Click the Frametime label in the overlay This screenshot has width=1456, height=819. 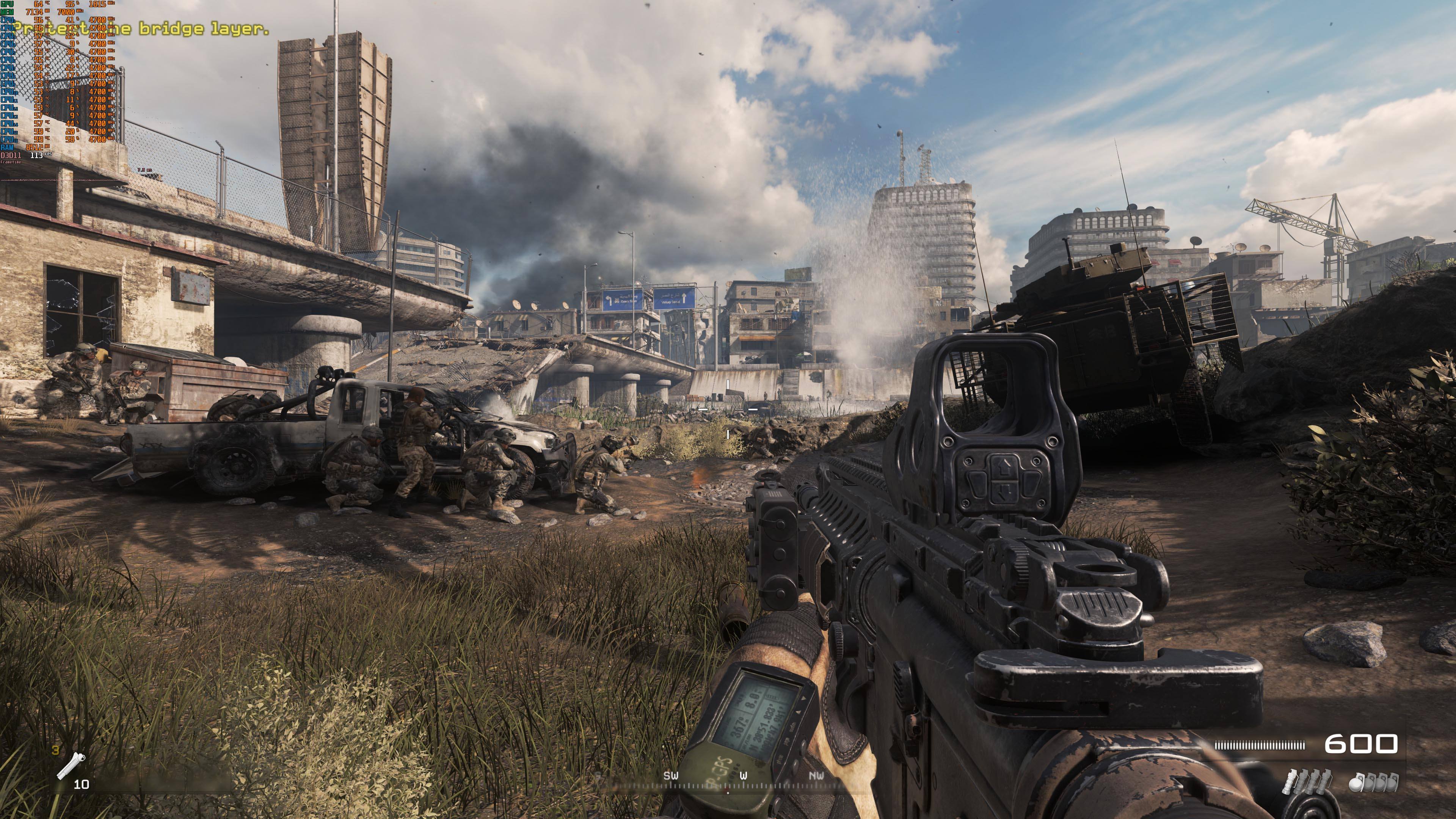point(11,163)
